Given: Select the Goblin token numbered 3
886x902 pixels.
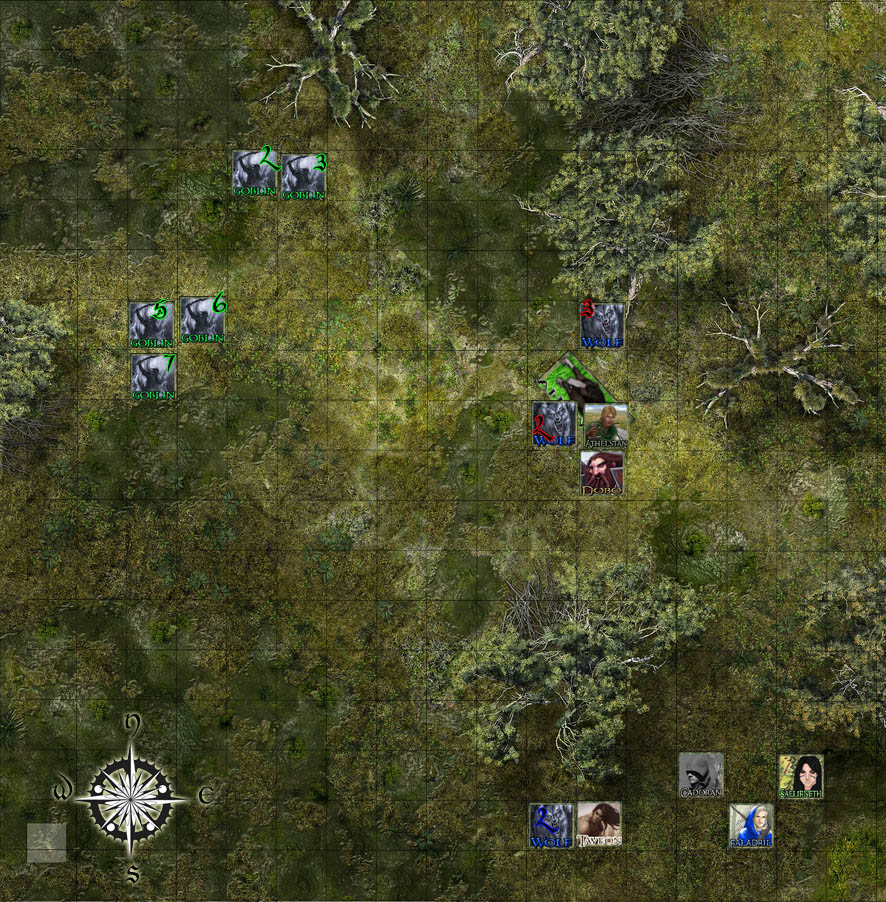Looking at the screenshot, I should (x=303, y=176).
